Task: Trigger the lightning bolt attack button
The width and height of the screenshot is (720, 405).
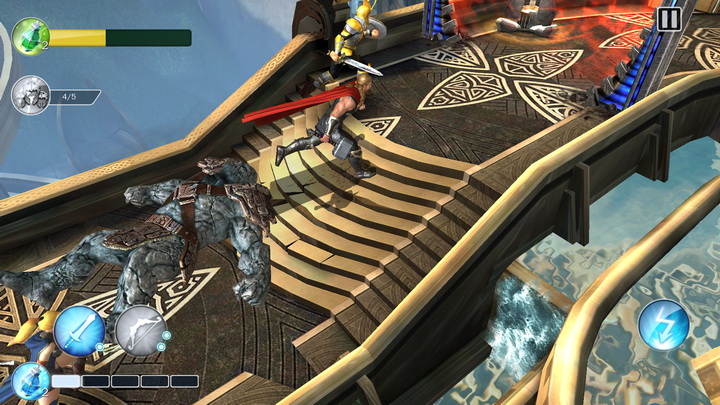Action: 663,325
